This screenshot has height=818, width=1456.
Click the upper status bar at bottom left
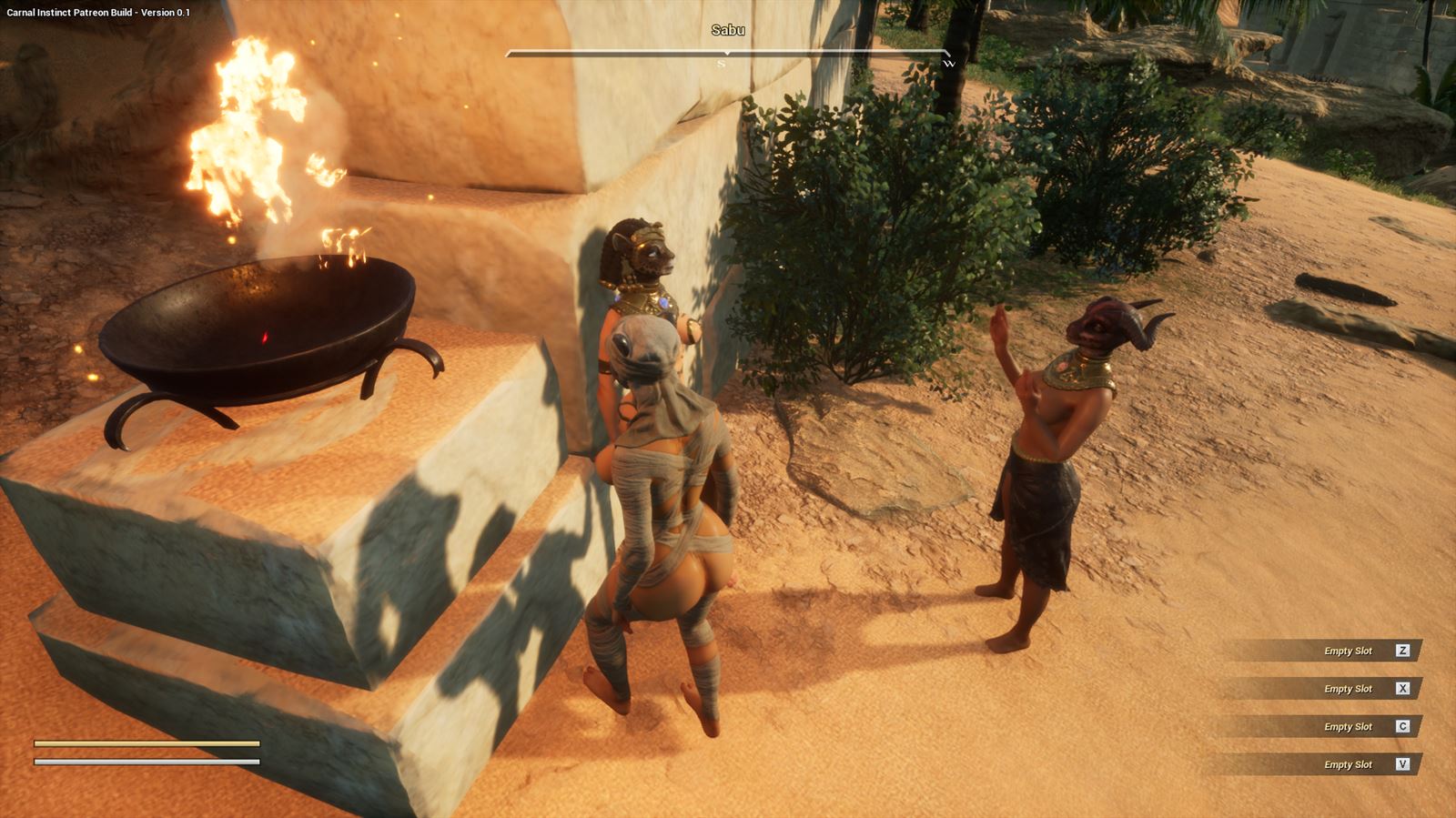tap(146, 742)
